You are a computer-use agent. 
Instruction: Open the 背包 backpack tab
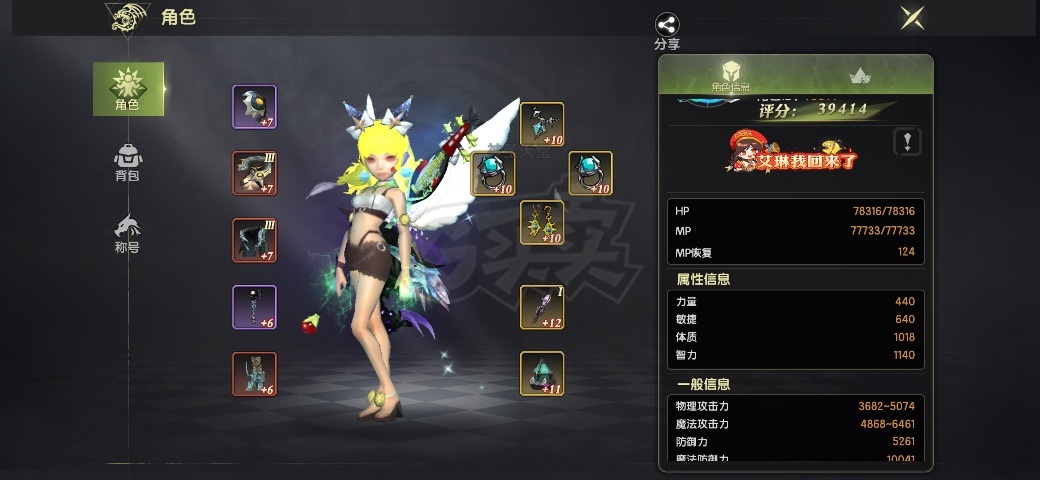pyautogui.click(x=128, y=163)
